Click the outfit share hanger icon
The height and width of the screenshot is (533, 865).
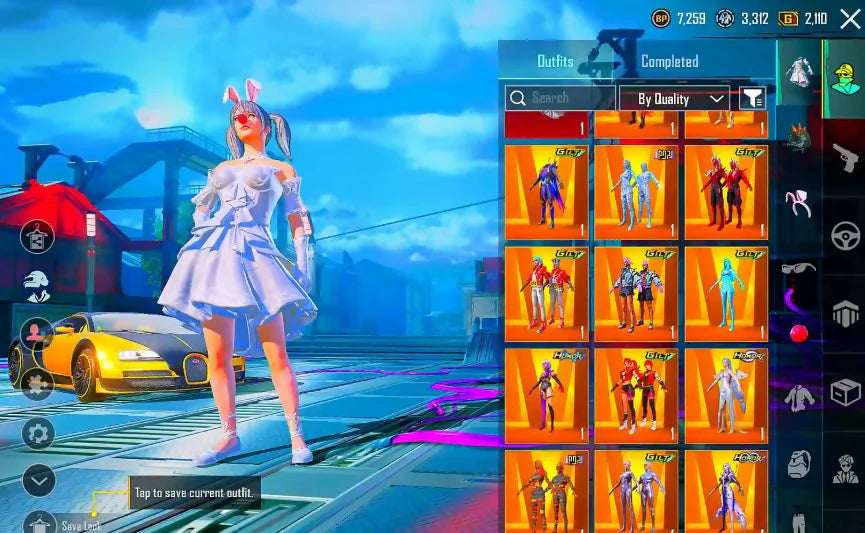tap(37, 237)
